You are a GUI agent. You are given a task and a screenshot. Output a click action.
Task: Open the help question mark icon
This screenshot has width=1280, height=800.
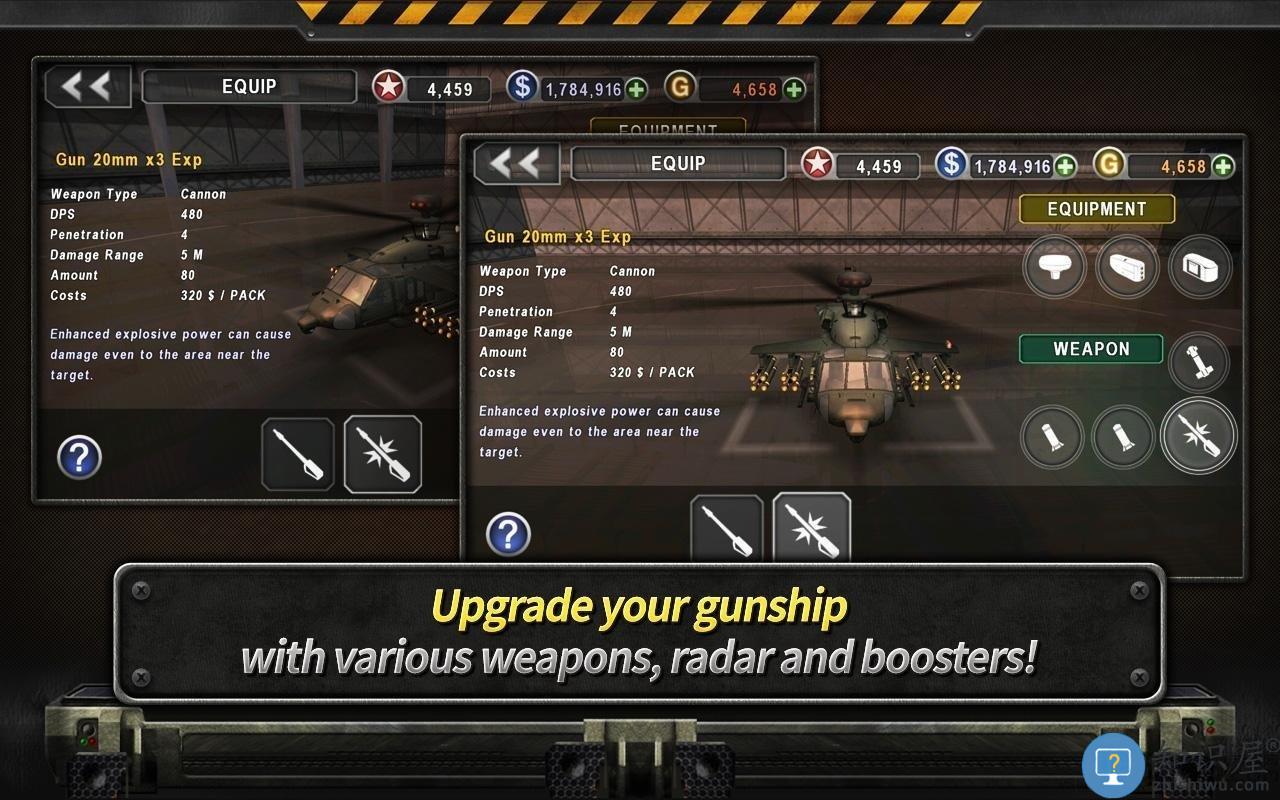pyautogui.click(x=510, y=534)
